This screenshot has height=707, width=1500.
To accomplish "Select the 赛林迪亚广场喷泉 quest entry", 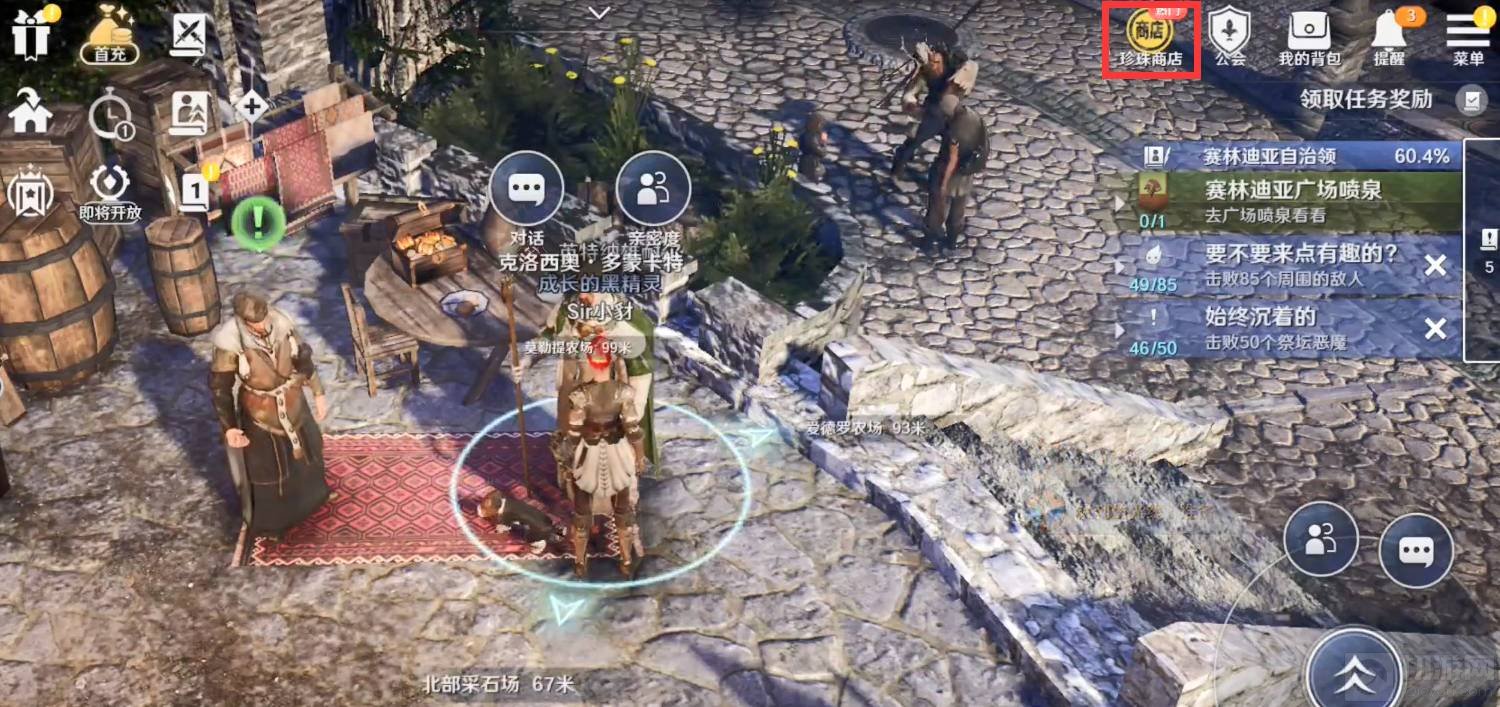I will pos(1290,200).
